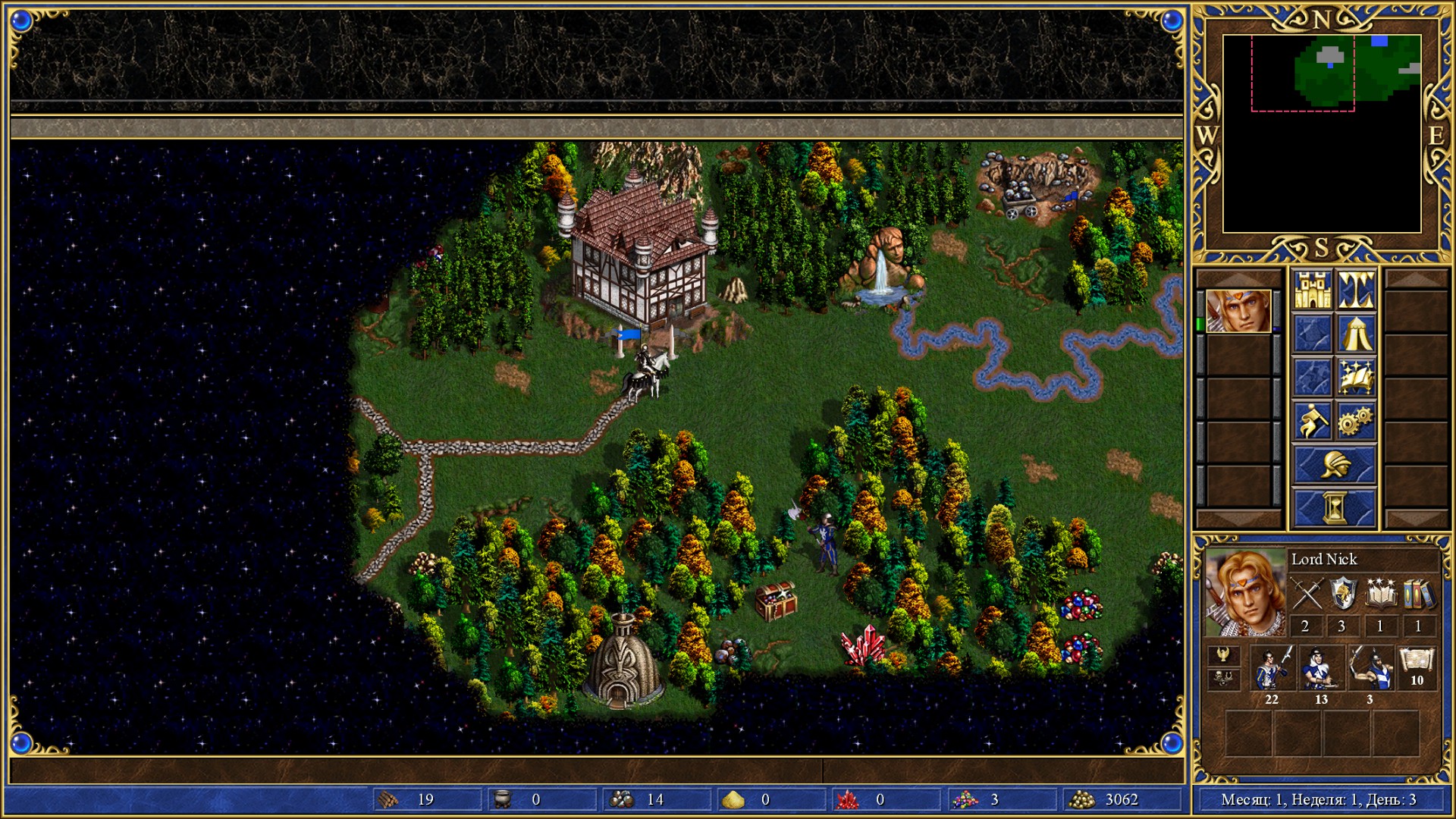The image size is (1456, 819).
Task: Open system options with the gears button
Action: pos(1356,421)
